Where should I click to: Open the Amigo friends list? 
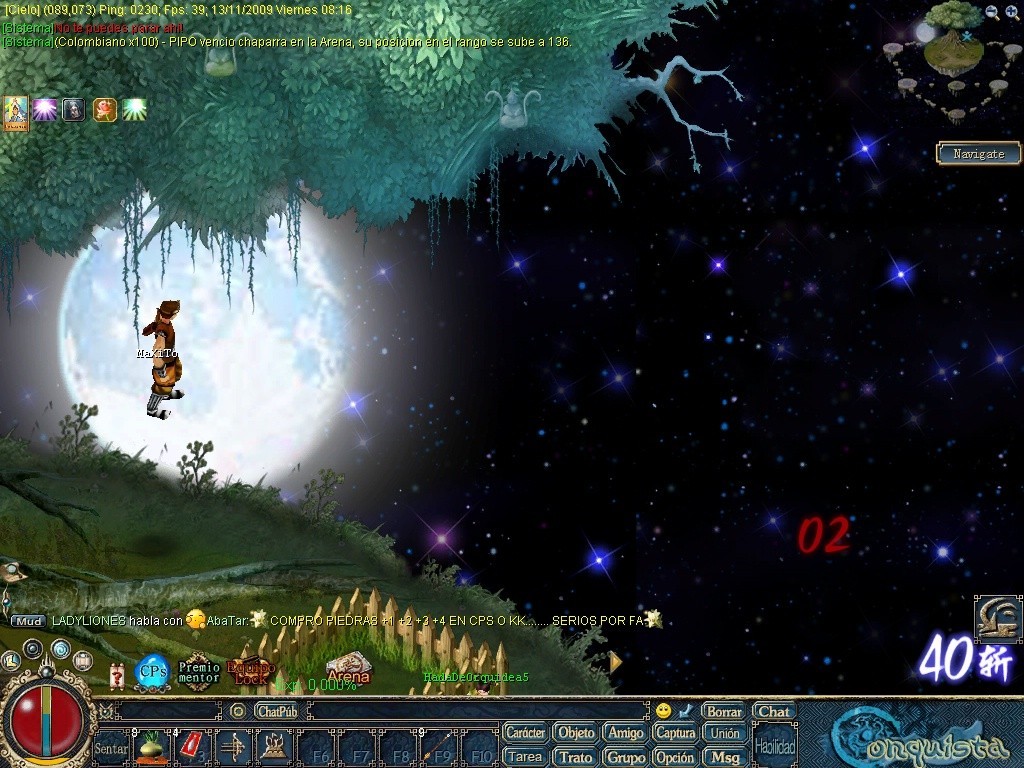click(x=626, y=733)
